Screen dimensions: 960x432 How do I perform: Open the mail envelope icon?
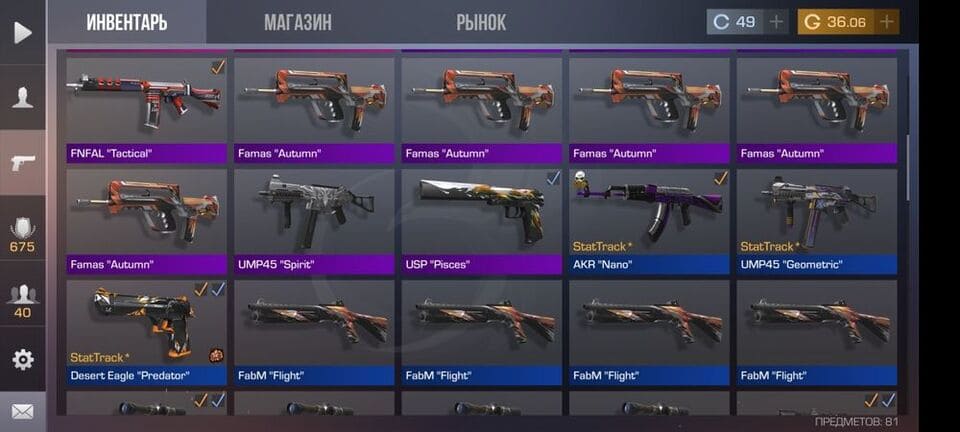pyautogui.click(x=22, y=411)
